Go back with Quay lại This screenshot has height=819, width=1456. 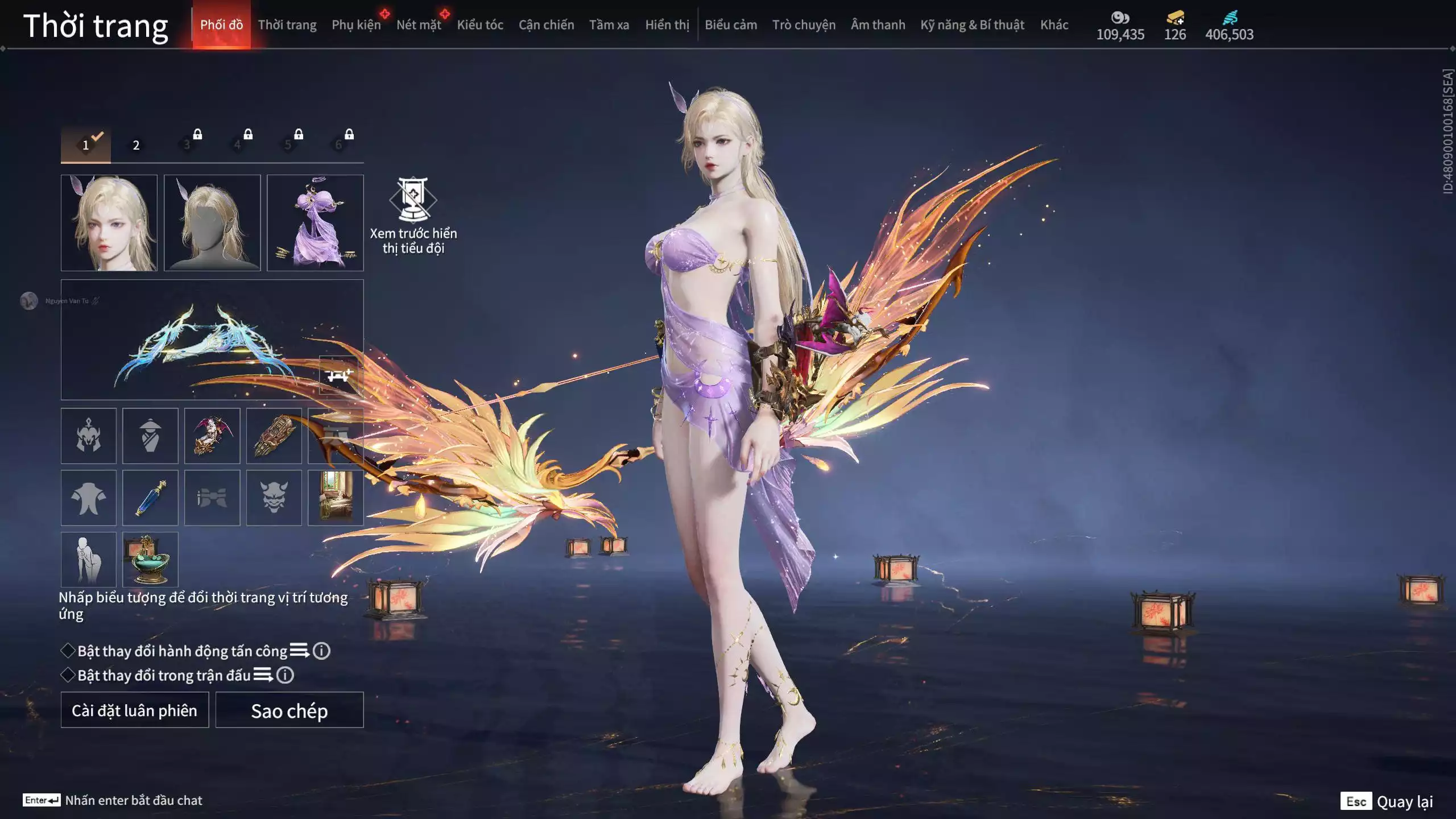coord(1388,801)
